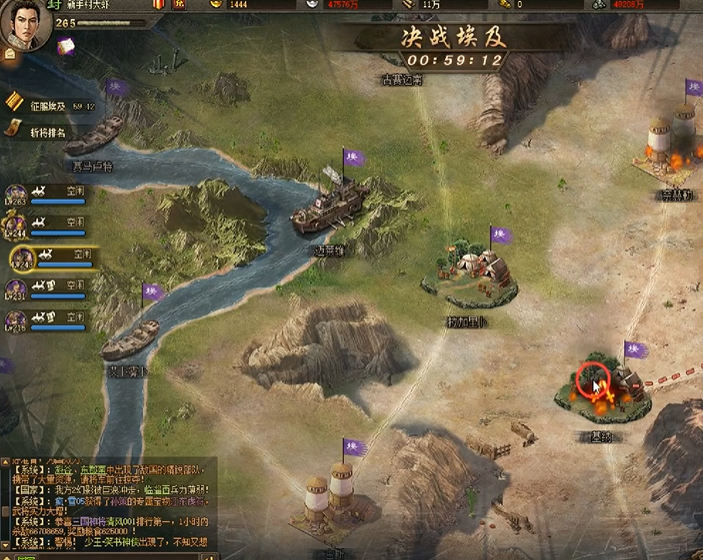
Task: Select the 迈莱维 warship node
Action: [x=327, y=212]
